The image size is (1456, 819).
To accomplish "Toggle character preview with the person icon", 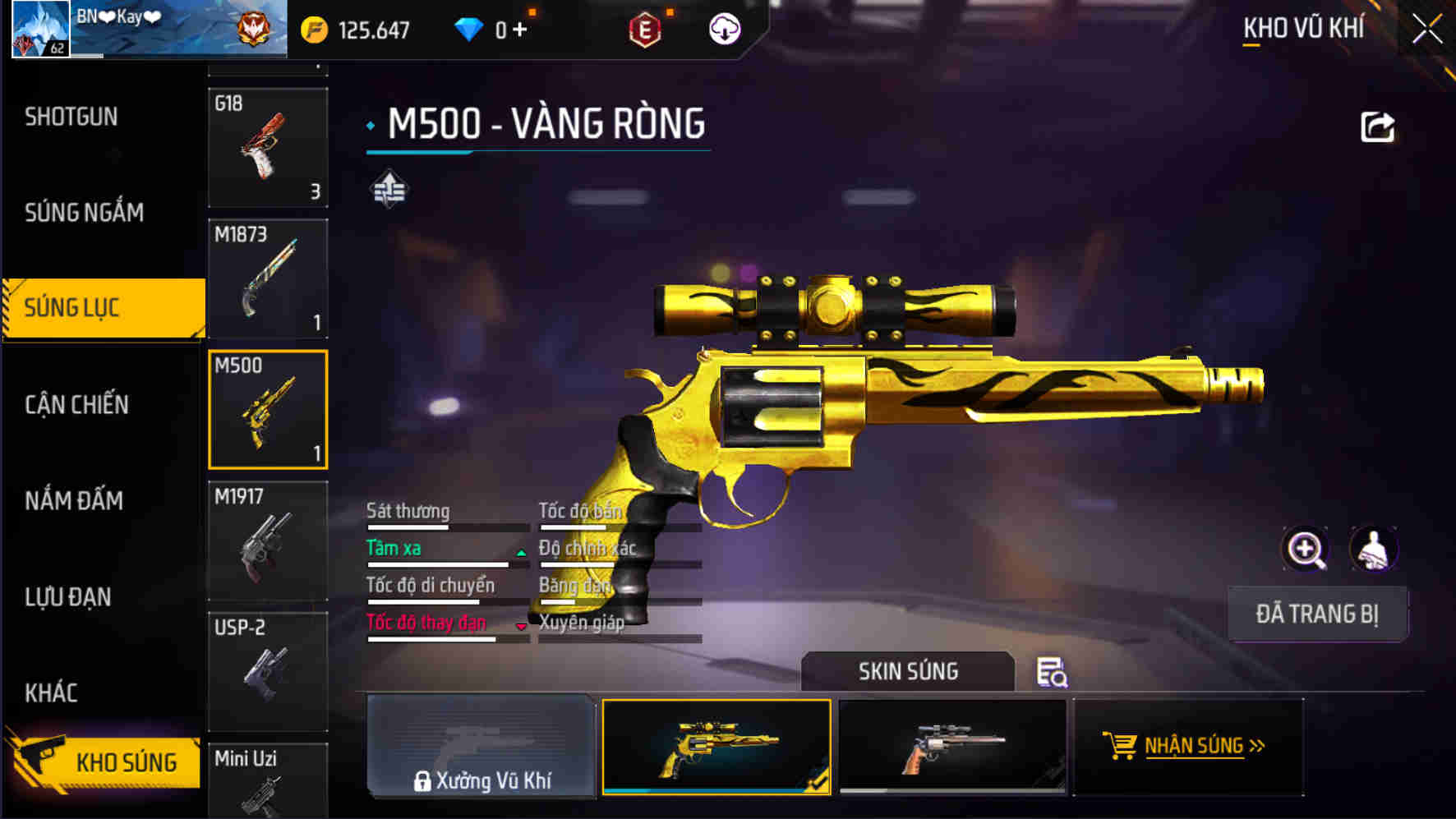I will 1375,549.
